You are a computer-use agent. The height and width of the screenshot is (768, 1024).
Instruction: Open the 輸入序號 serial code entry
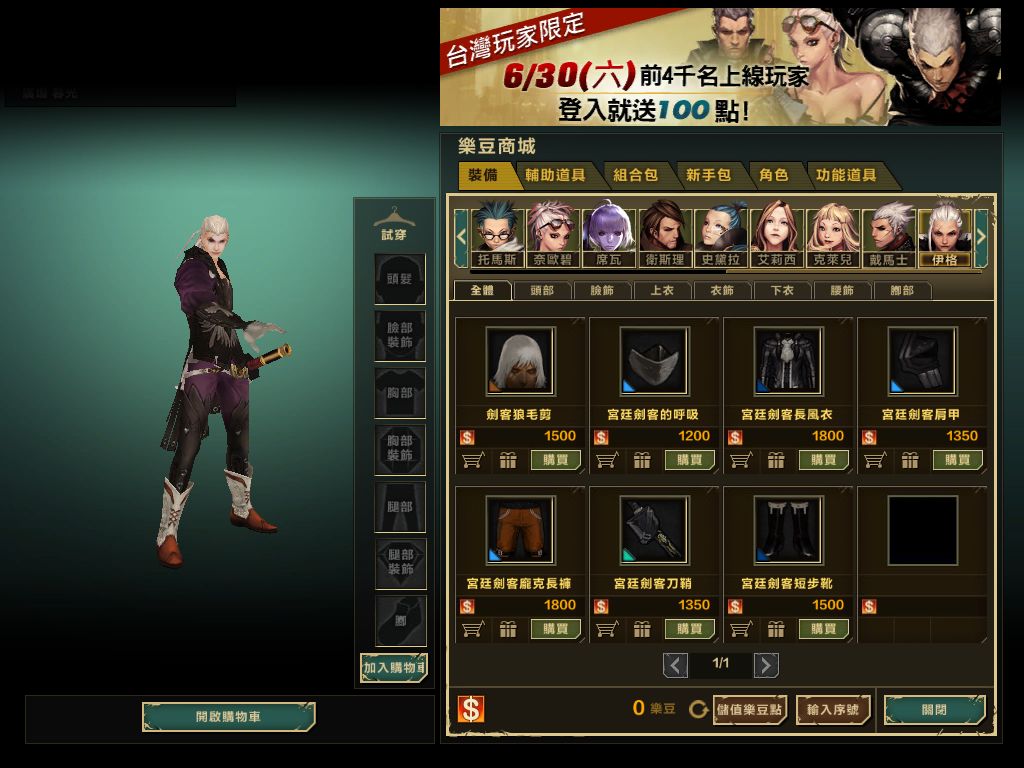pyautogui.click(x=832, y=710)
